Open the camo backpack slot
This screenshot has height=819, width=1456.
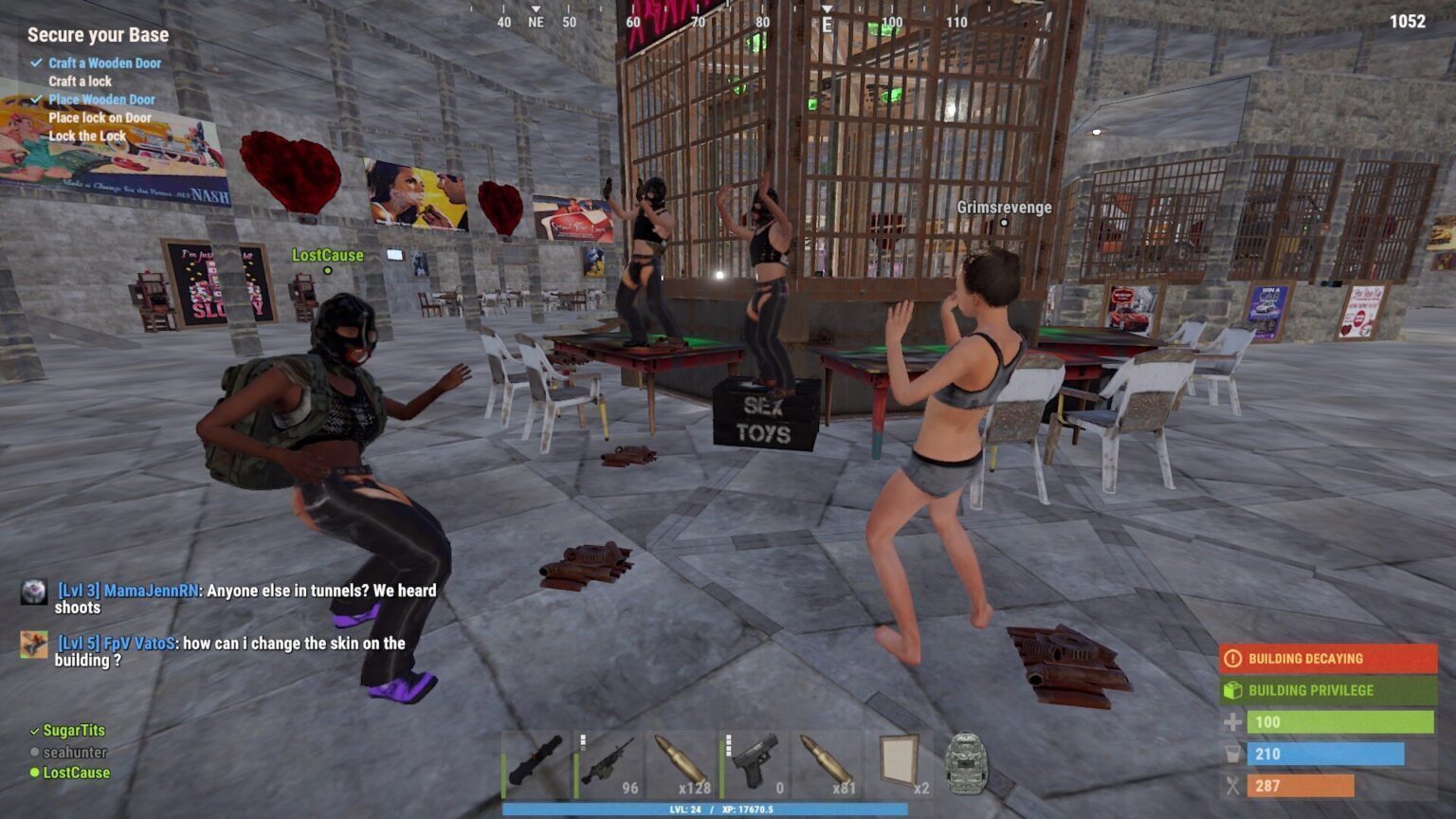coord(967,763)
